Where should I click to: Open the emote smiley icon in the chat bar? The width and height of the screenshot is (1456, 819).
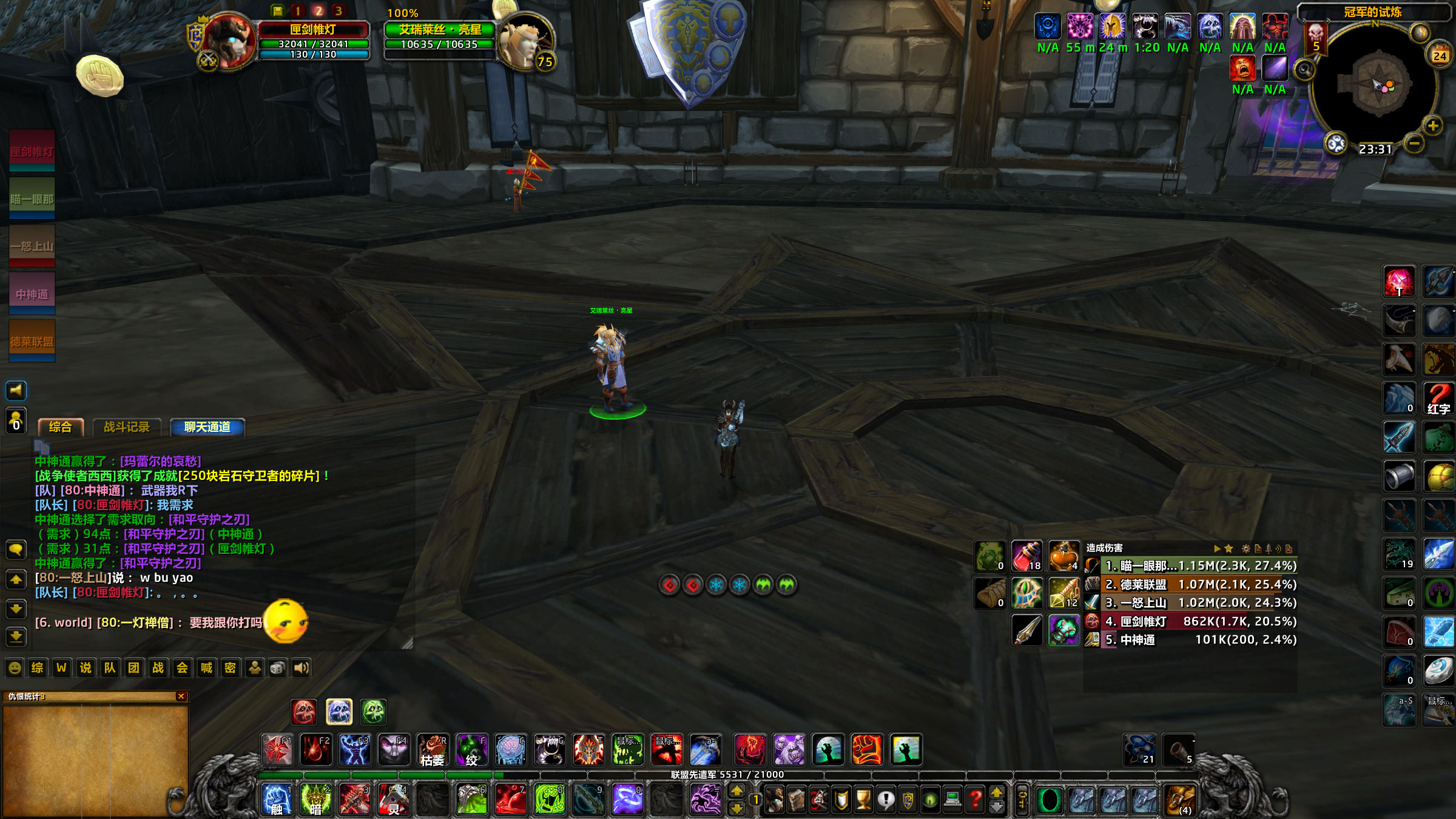coord(15,668)
